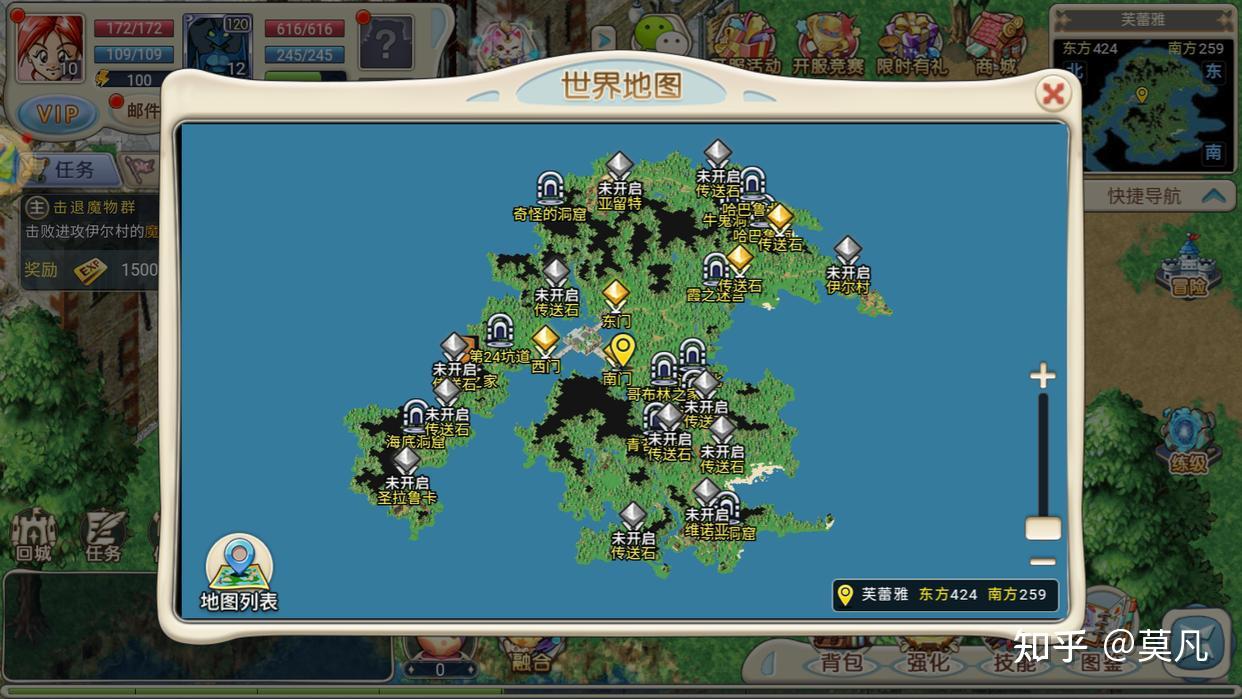Open the 商城 shop
The height and width of the screenshot is (699, 1242).
pyautogui.click(x=994, y=45)
